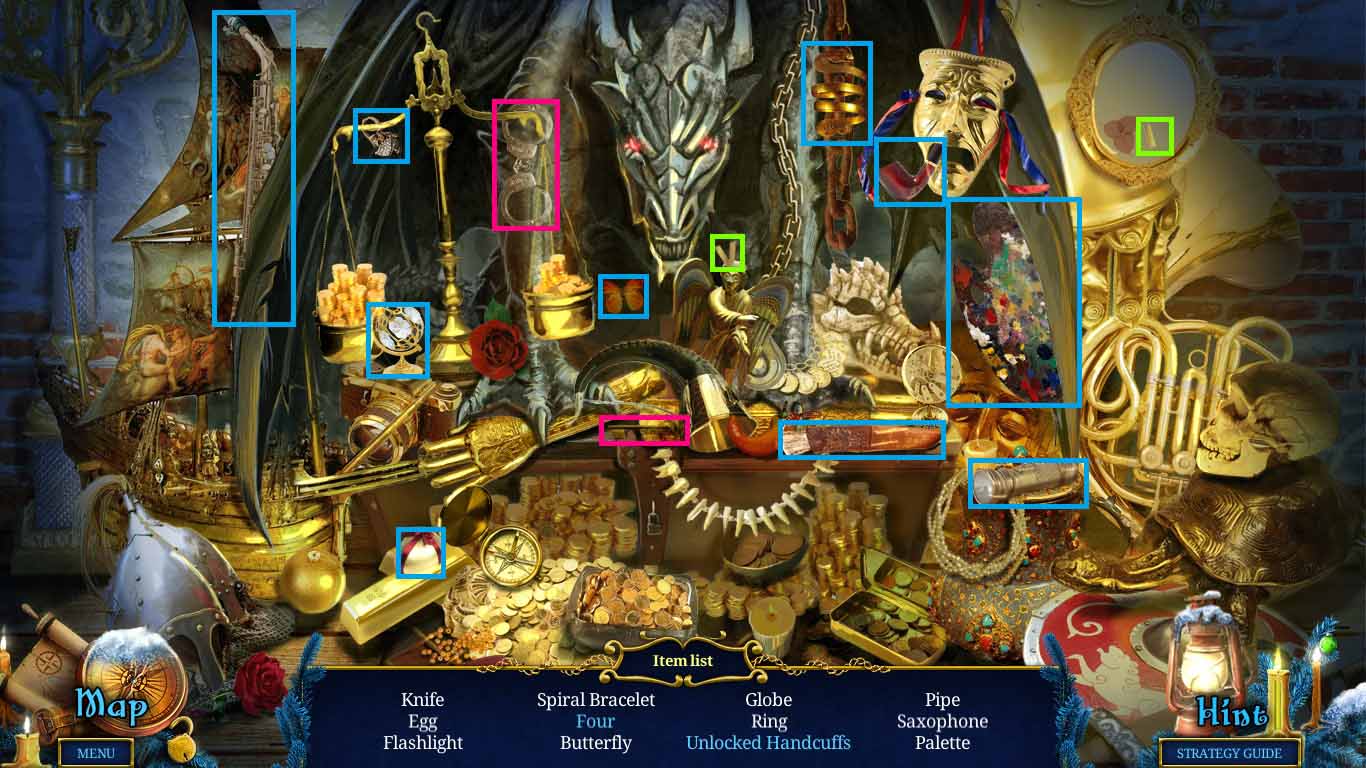Select the unlocked handcuffs hanging below the scales
1366x768 pixels.
click(x=527, y=165)
